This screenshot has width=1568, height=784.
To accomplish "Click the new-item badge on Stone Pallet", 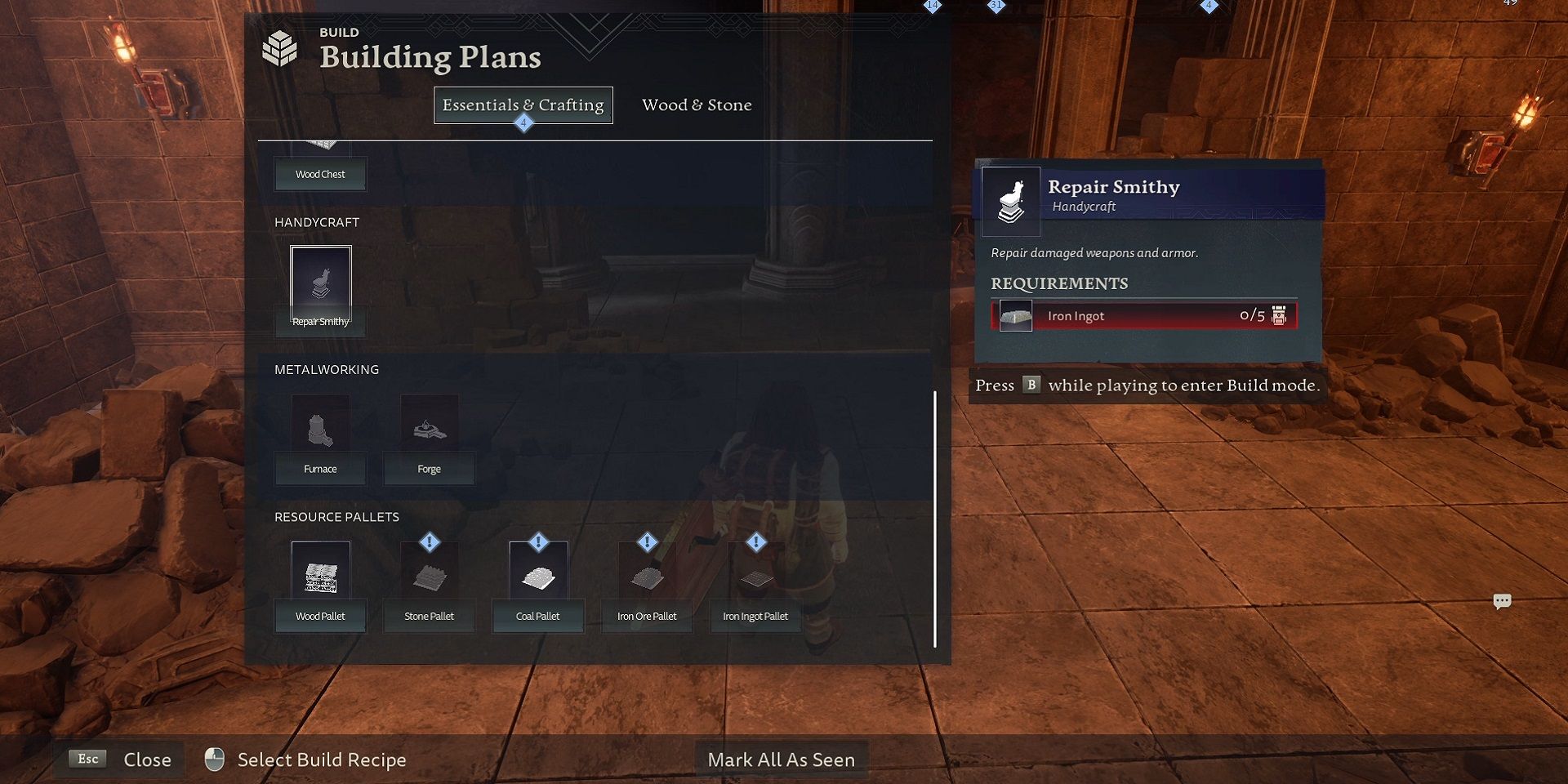I will click(x=429, y=541).
